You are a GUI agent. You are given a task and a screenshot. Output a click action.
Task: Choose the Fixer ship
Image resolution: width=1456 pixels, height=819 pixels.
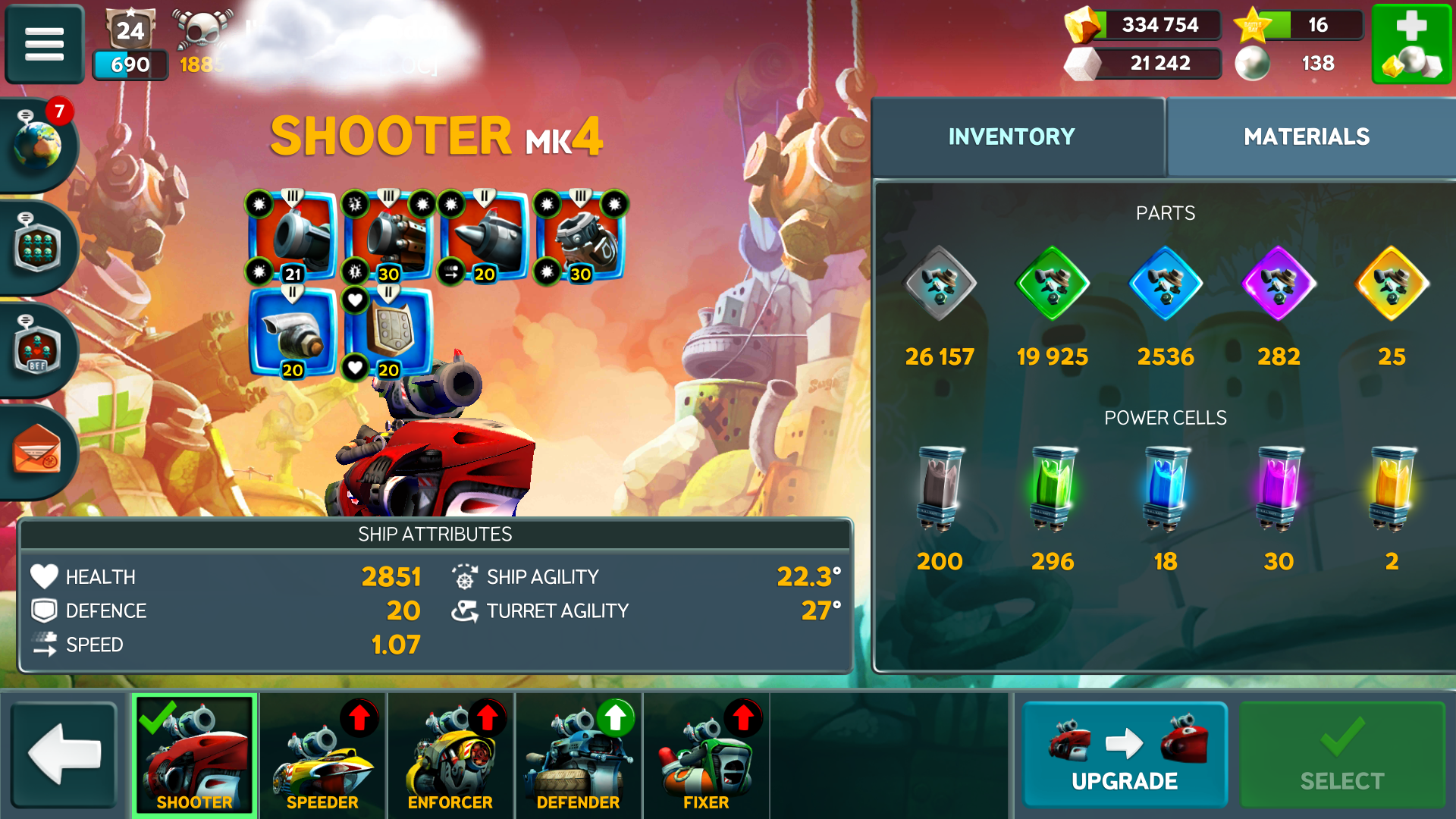tap(706, 754)
